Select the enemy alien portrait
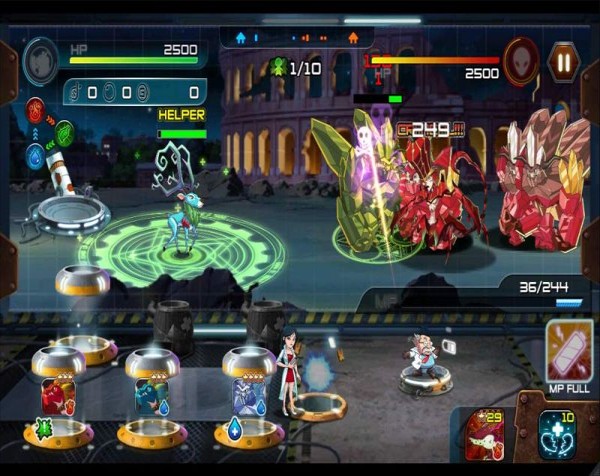The image size is (600, 476). [520, 58]
